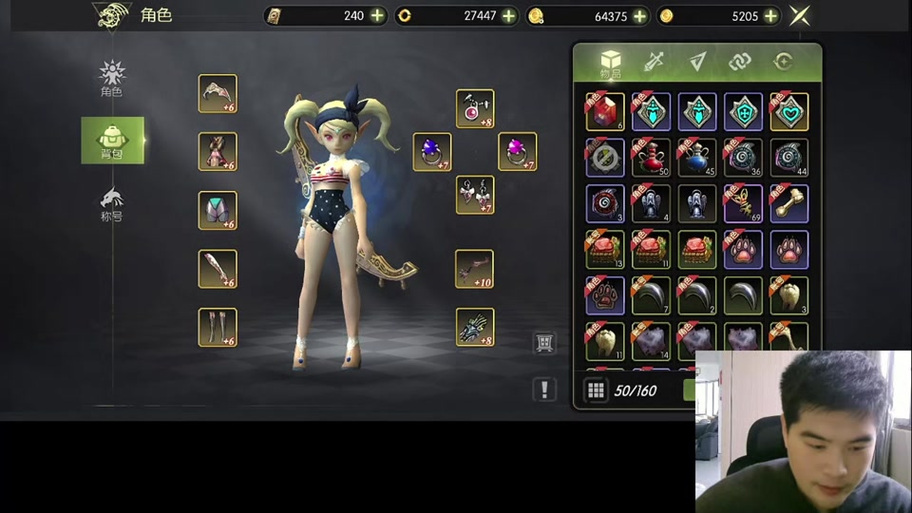This screenshot has height=513, width=912.
Task: Select the equipped boots slot
Action: coord(217,327)
